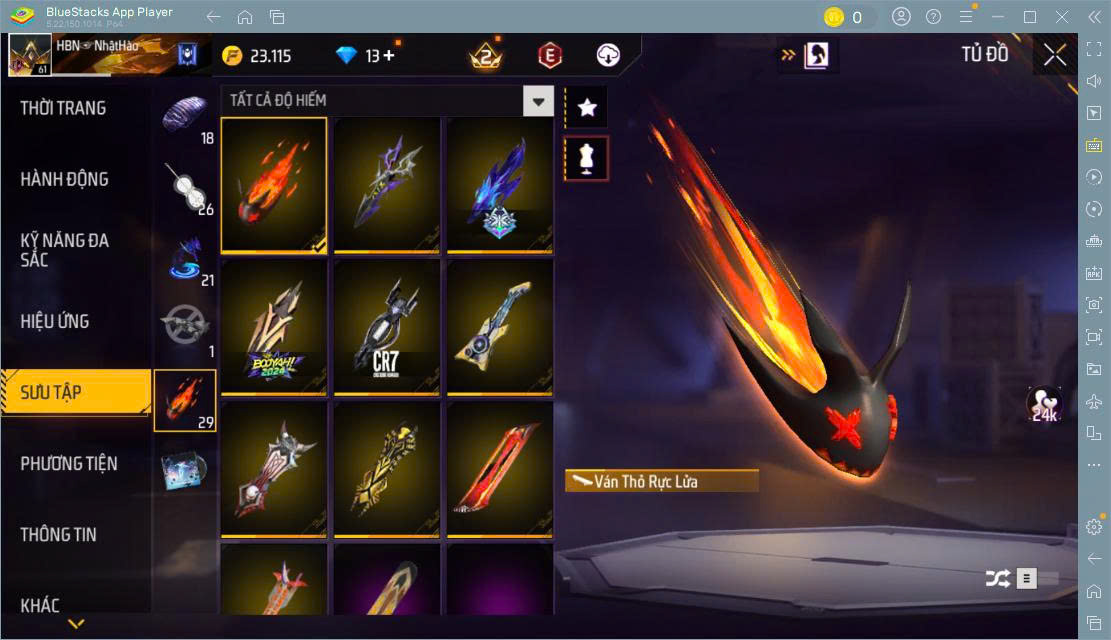Click the shuffle random skin button
The height and width of the screenshot is (640, 1111).
pos(997,578)
